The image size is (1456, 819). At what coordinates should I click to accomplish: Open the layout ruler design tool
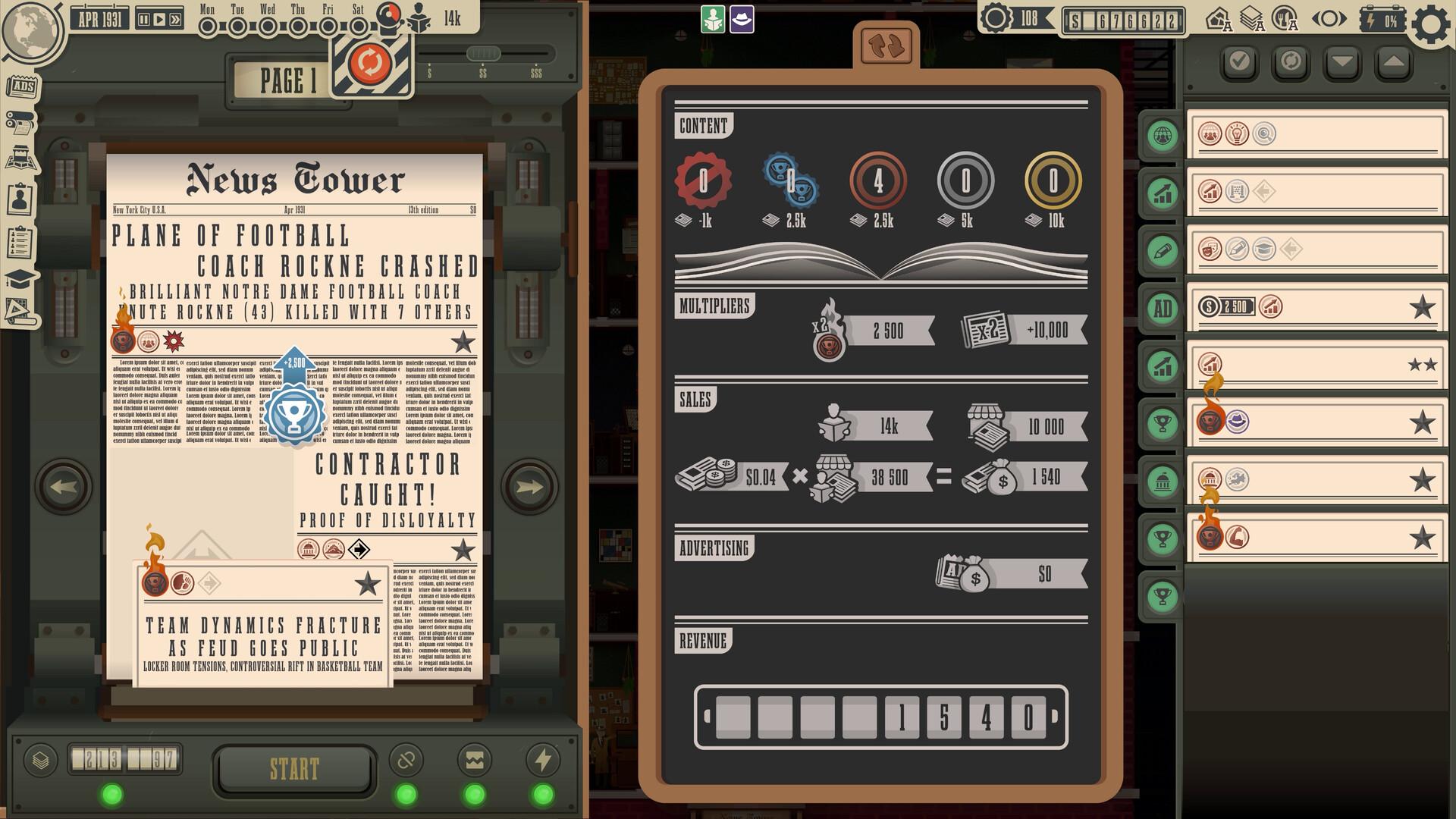(x=17, y=309)
